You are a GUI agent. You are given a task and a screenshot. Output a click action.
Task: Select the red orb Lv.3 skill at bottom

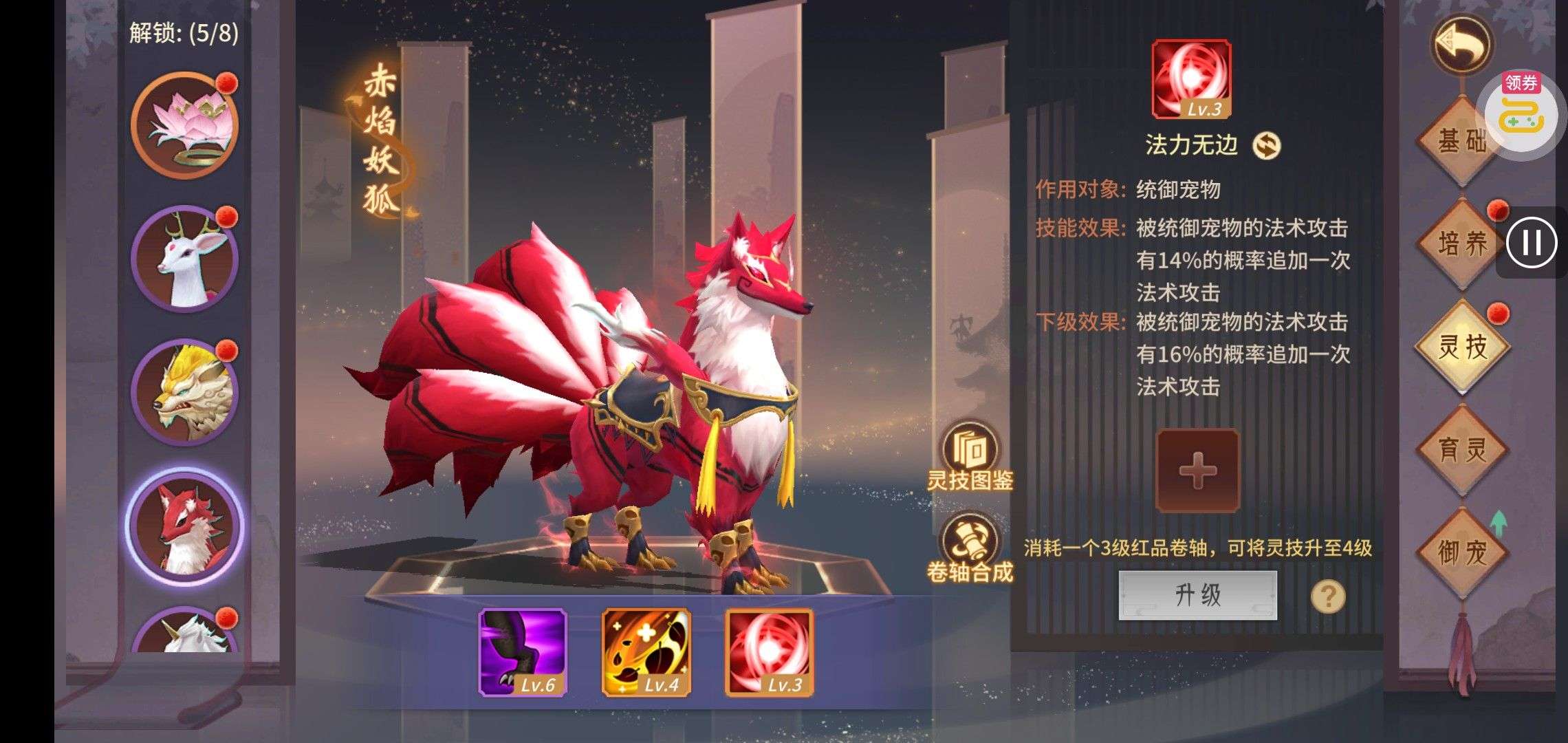pyautogui.click(x=769, y=652)
